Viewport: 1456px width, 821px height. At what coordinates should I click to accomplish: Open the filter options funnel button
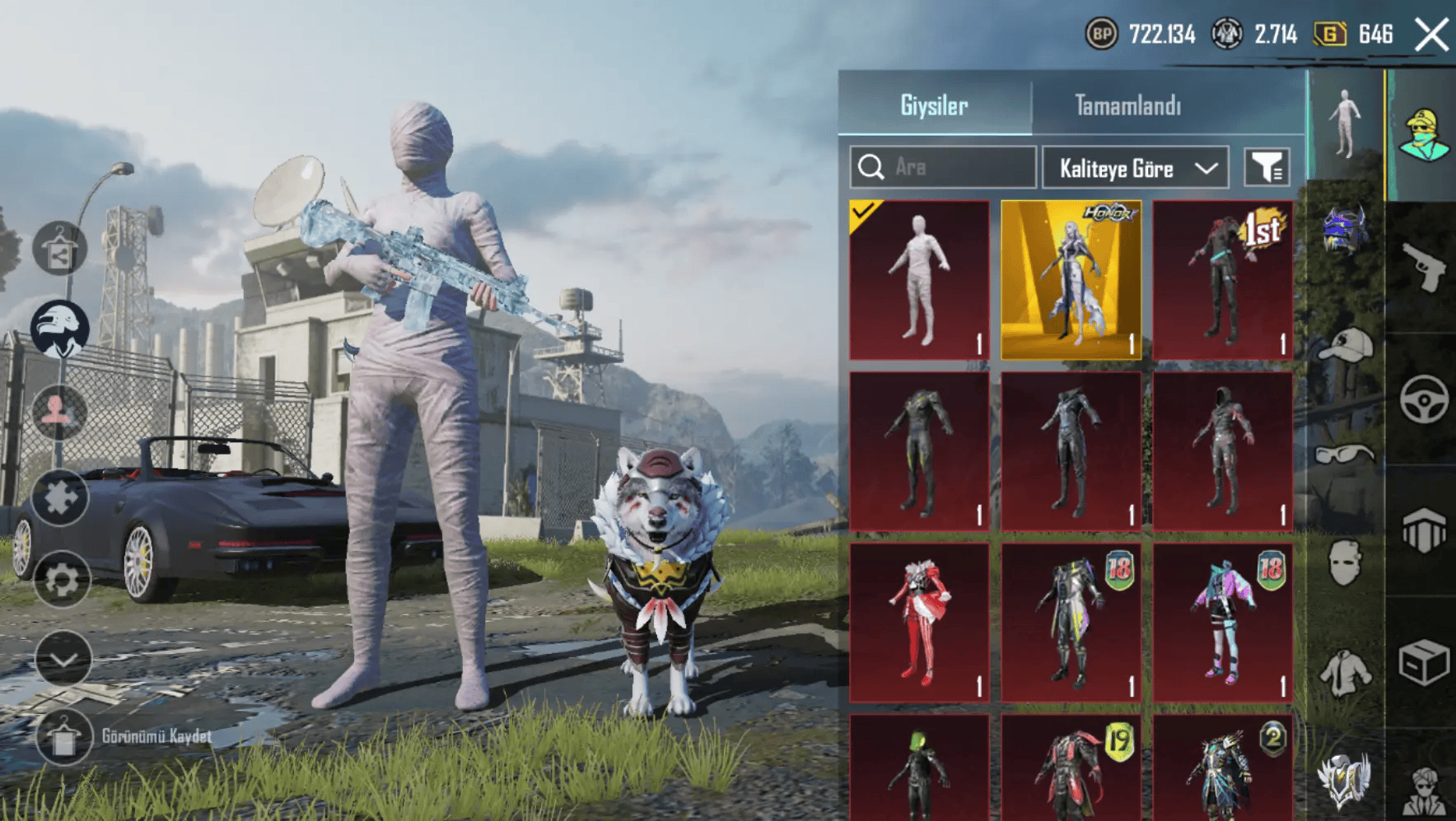point(1267,168)
